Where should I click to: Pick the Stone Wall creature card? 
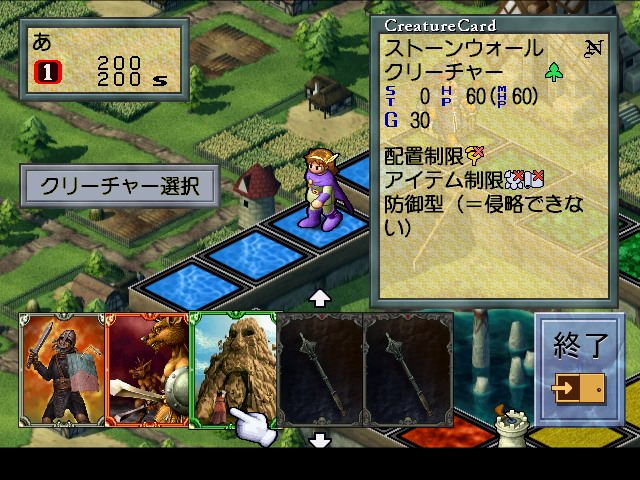point(232,368)
